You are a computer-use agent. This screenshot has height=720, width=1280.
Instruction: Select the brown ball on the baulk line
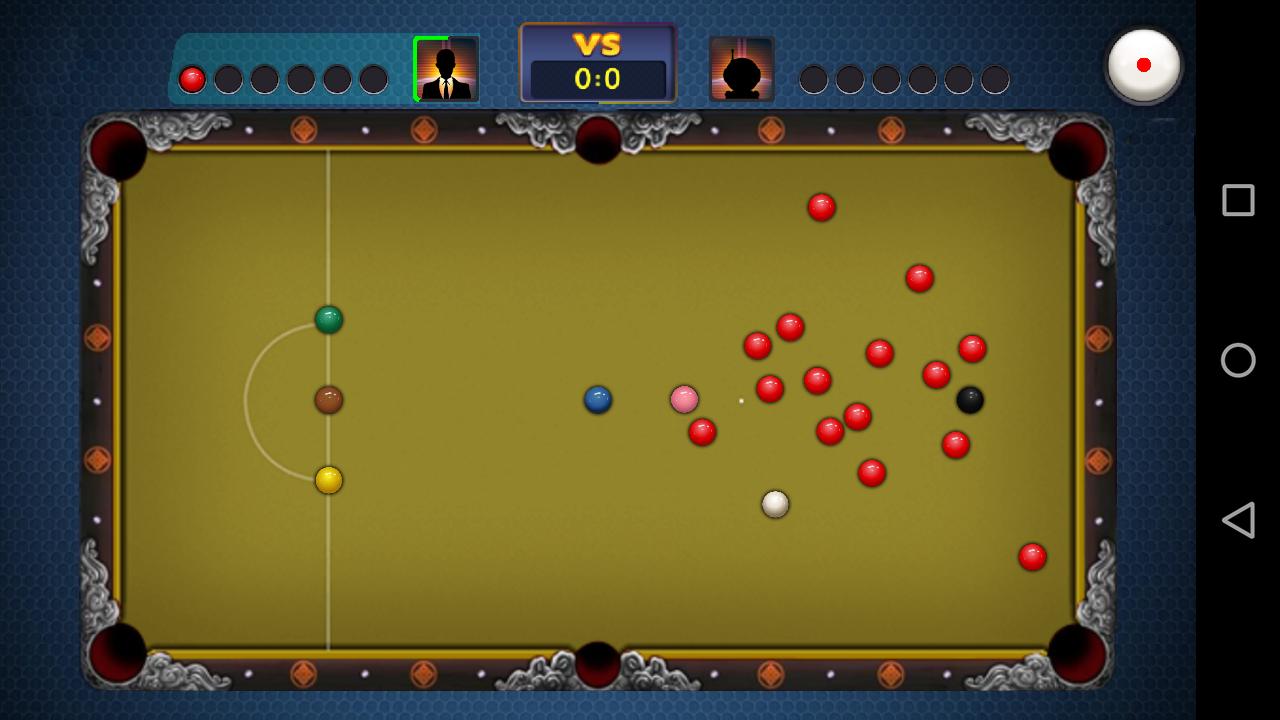point(328,398)
